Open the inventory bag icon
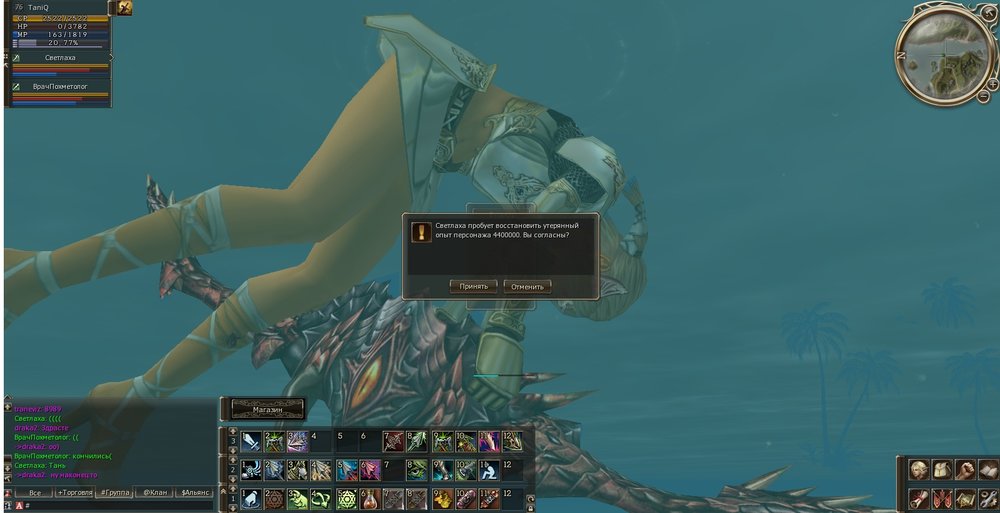Image resolution: width=1000 pixels, height=513 pixels. (941, 470)
